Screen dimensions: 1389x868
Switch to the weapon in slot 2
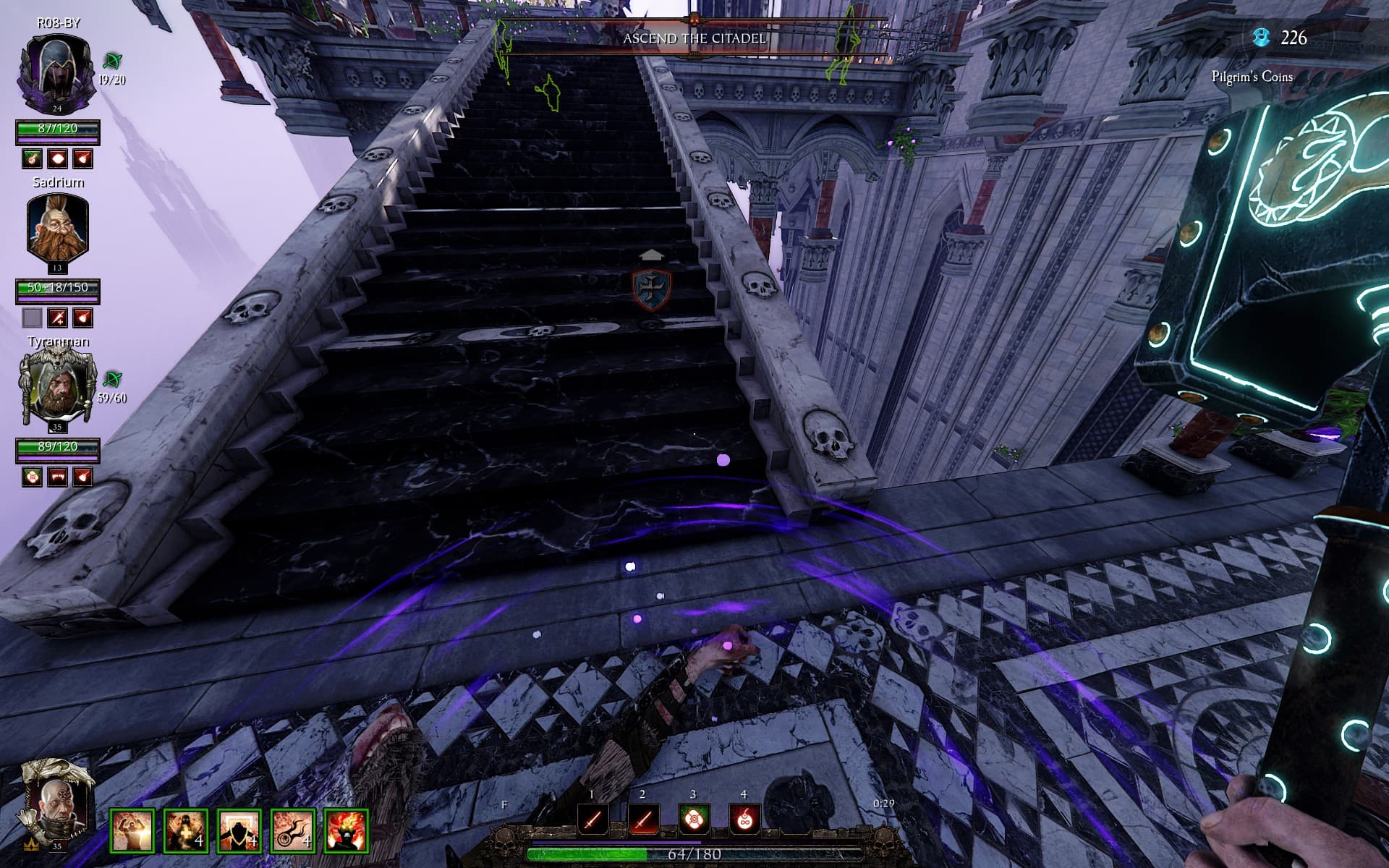642,820
